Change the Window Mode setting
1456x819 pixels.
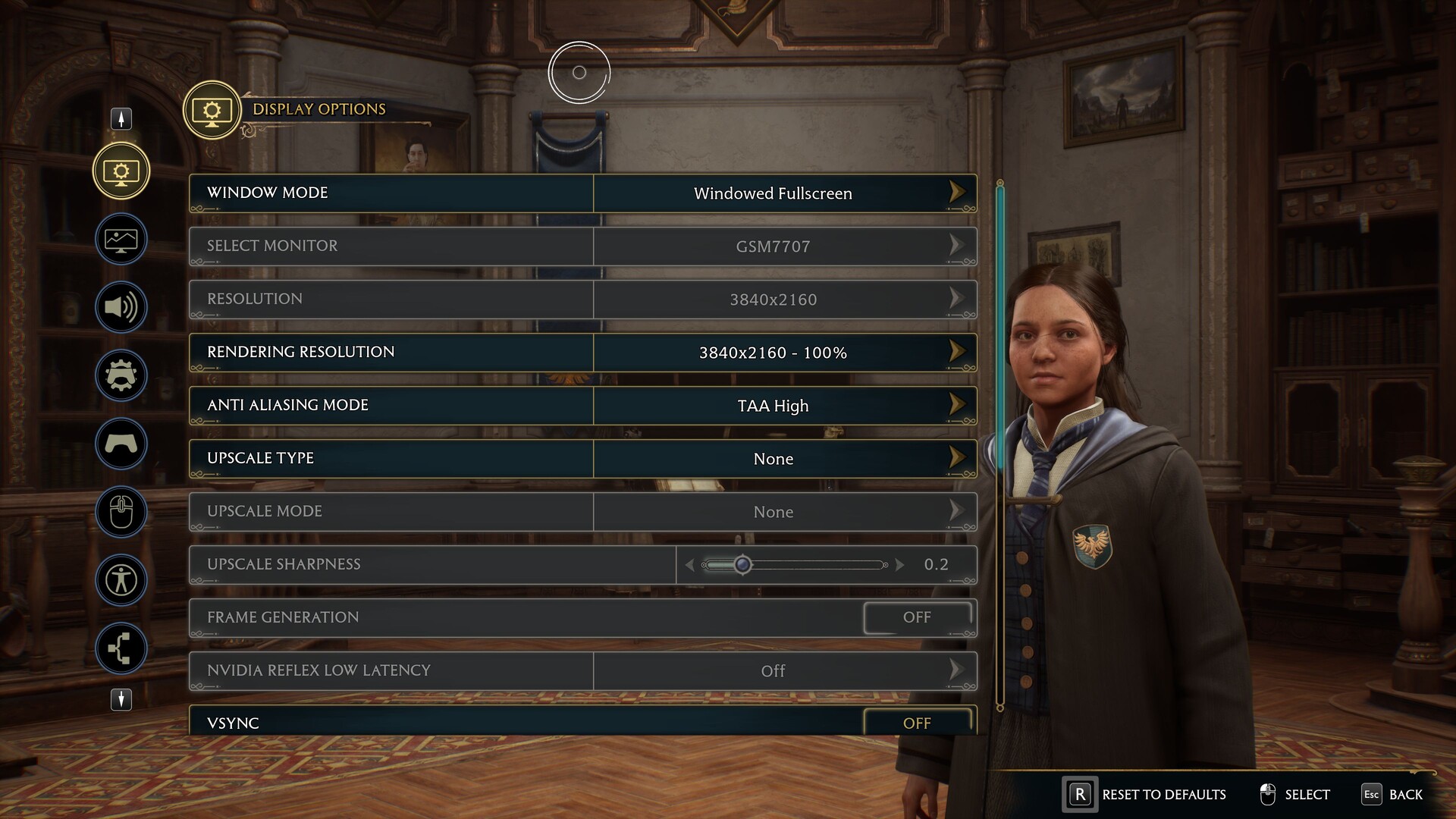tap(773, 193)
